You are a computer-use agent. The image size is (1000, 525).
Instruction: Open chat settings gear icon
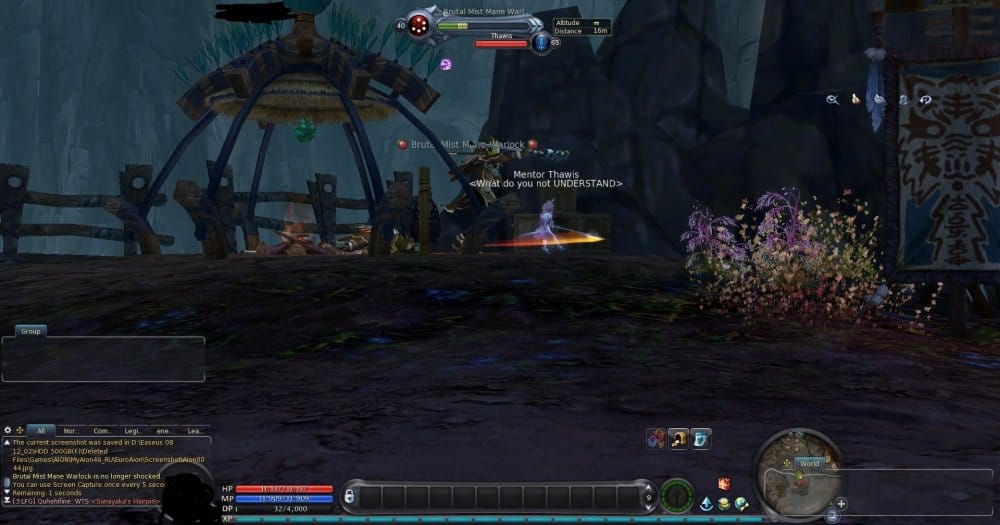tap(8, 430)
